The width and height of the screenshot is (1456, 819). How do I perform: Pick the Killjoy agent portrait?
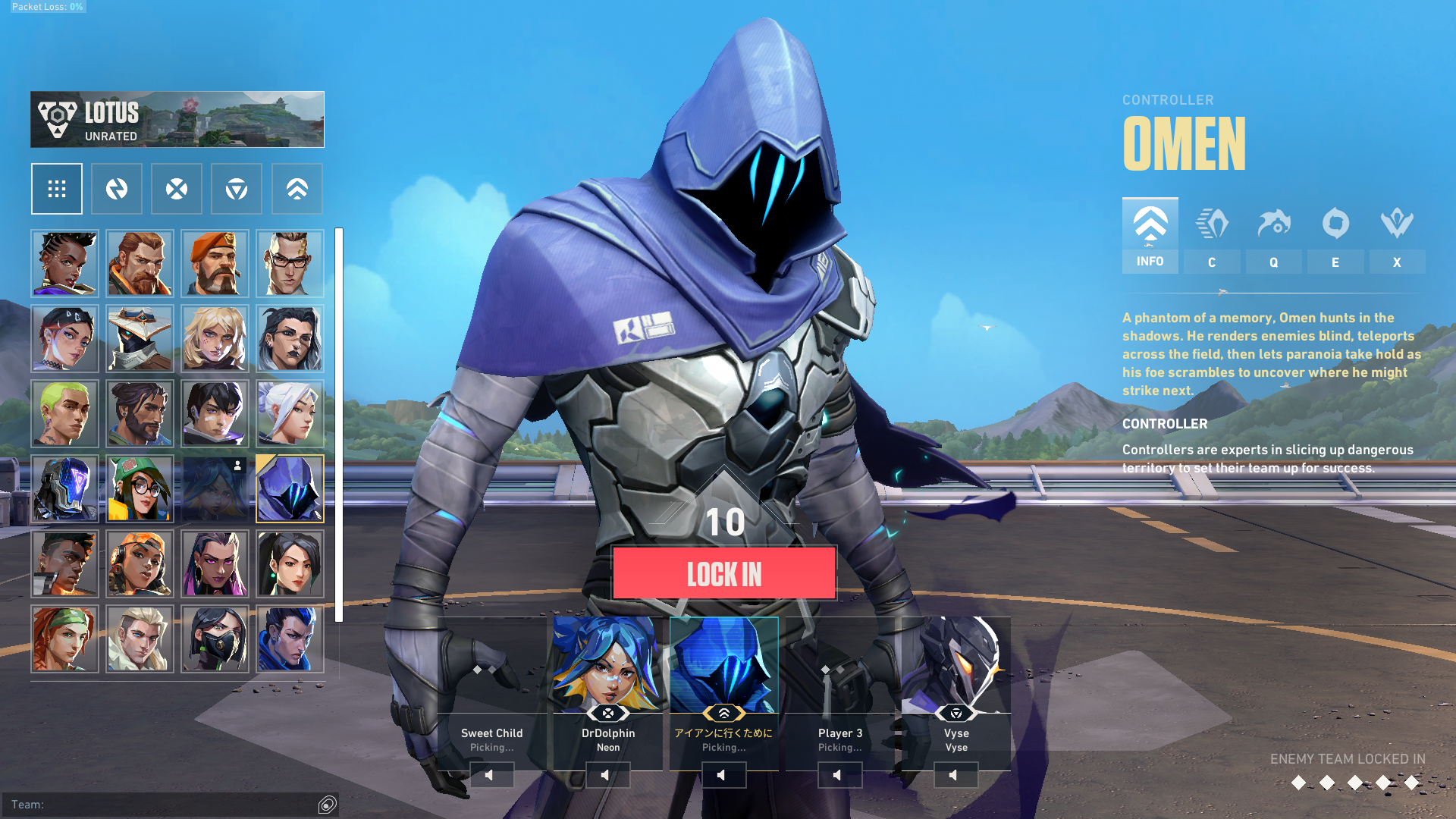click(140, 489)
